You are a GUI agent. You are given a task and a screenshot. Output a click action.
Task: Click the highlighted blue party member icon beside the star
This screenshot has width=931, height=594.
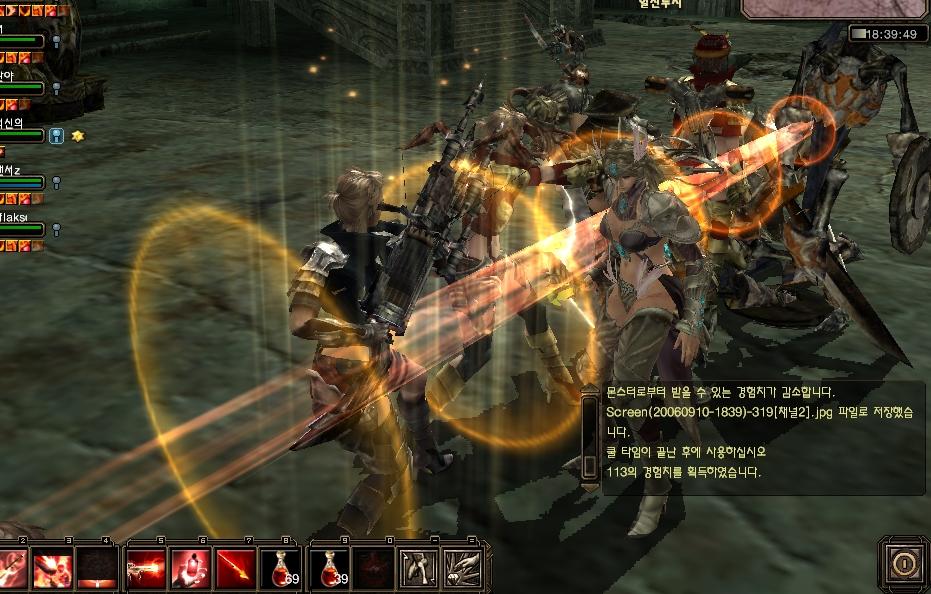pyautogui.click(x=56, y=135)
